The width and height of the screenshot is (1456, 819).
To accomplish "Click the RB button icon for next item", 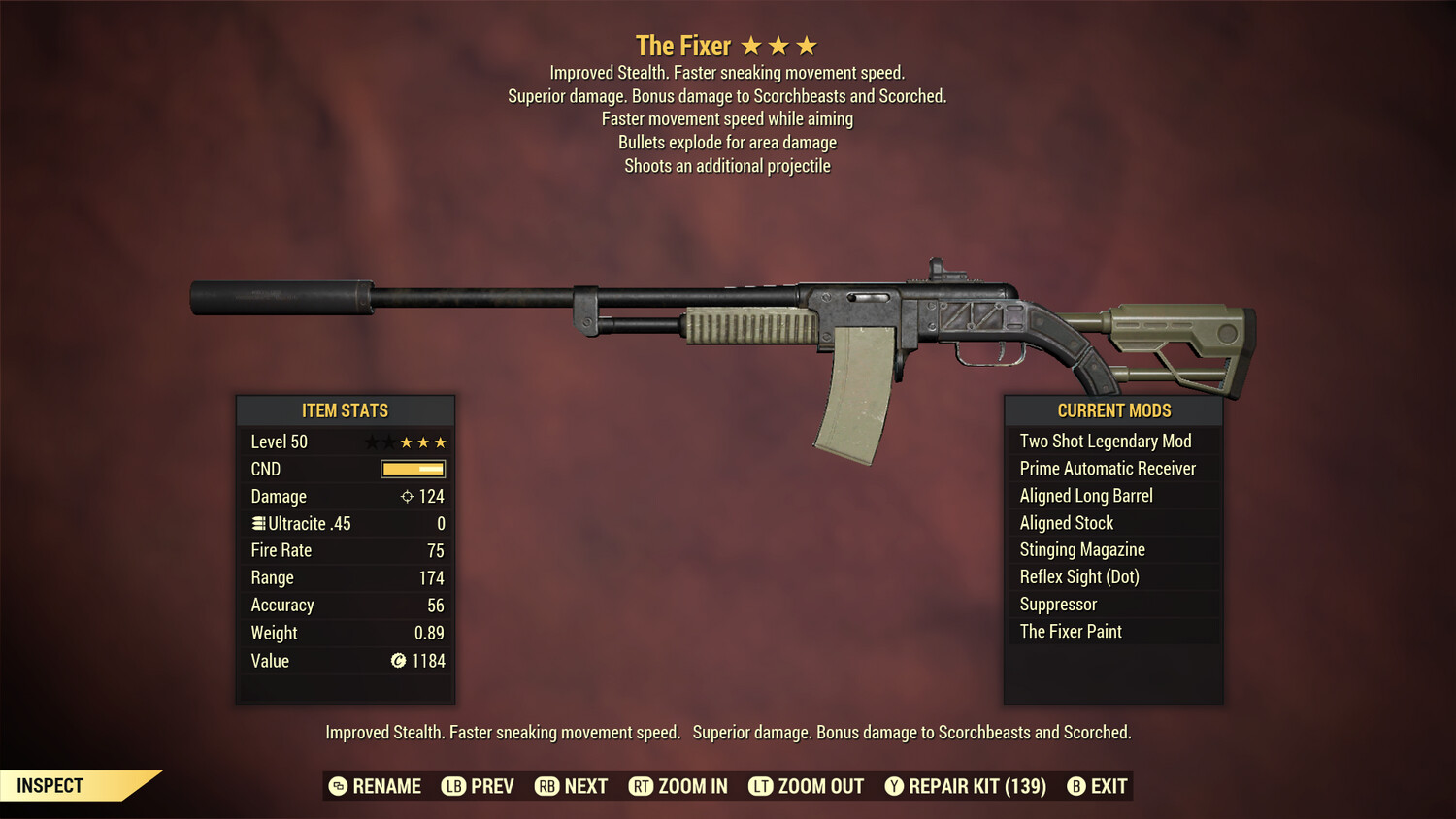I will pyautogui.click(x=546, y=786).
